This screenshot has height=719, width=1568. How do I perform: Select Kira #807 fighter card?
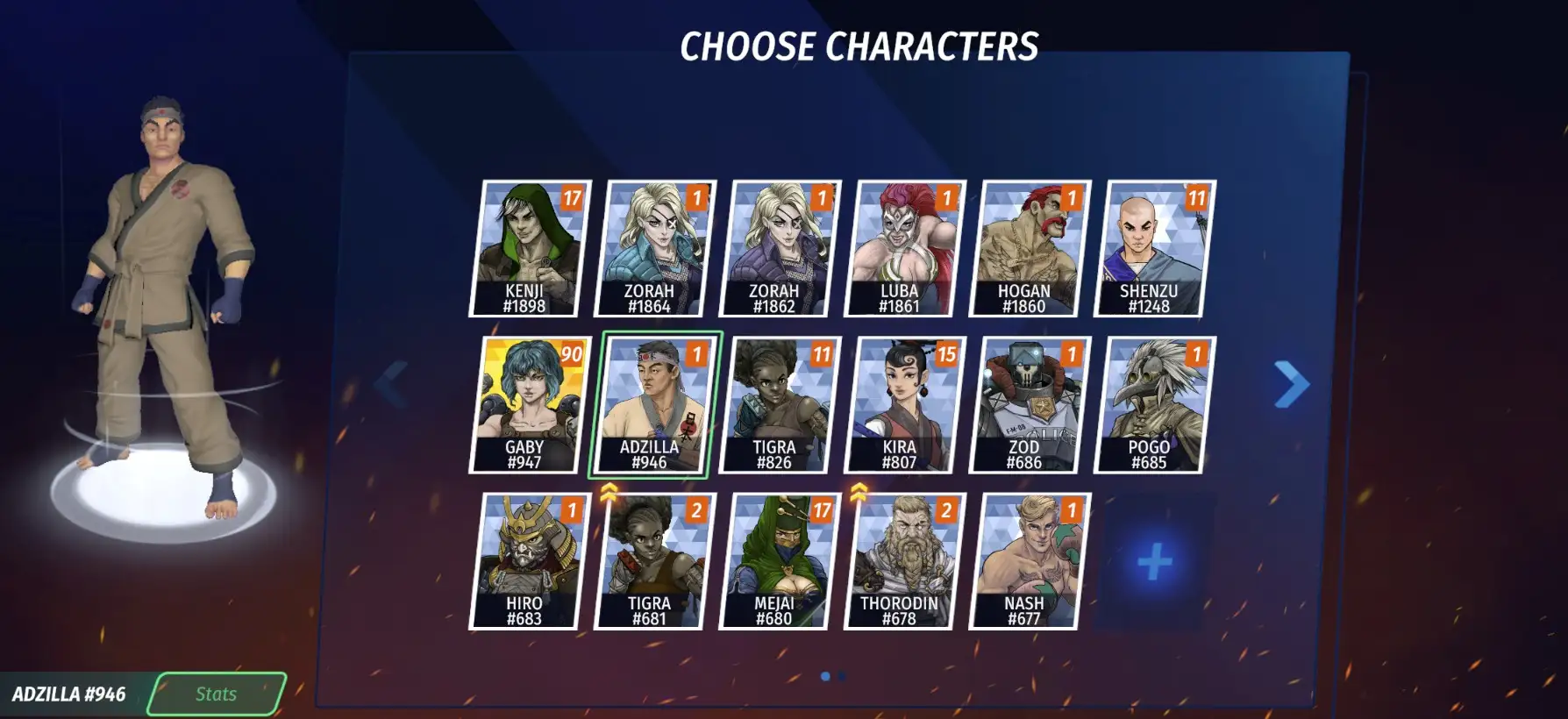[904, 404]
